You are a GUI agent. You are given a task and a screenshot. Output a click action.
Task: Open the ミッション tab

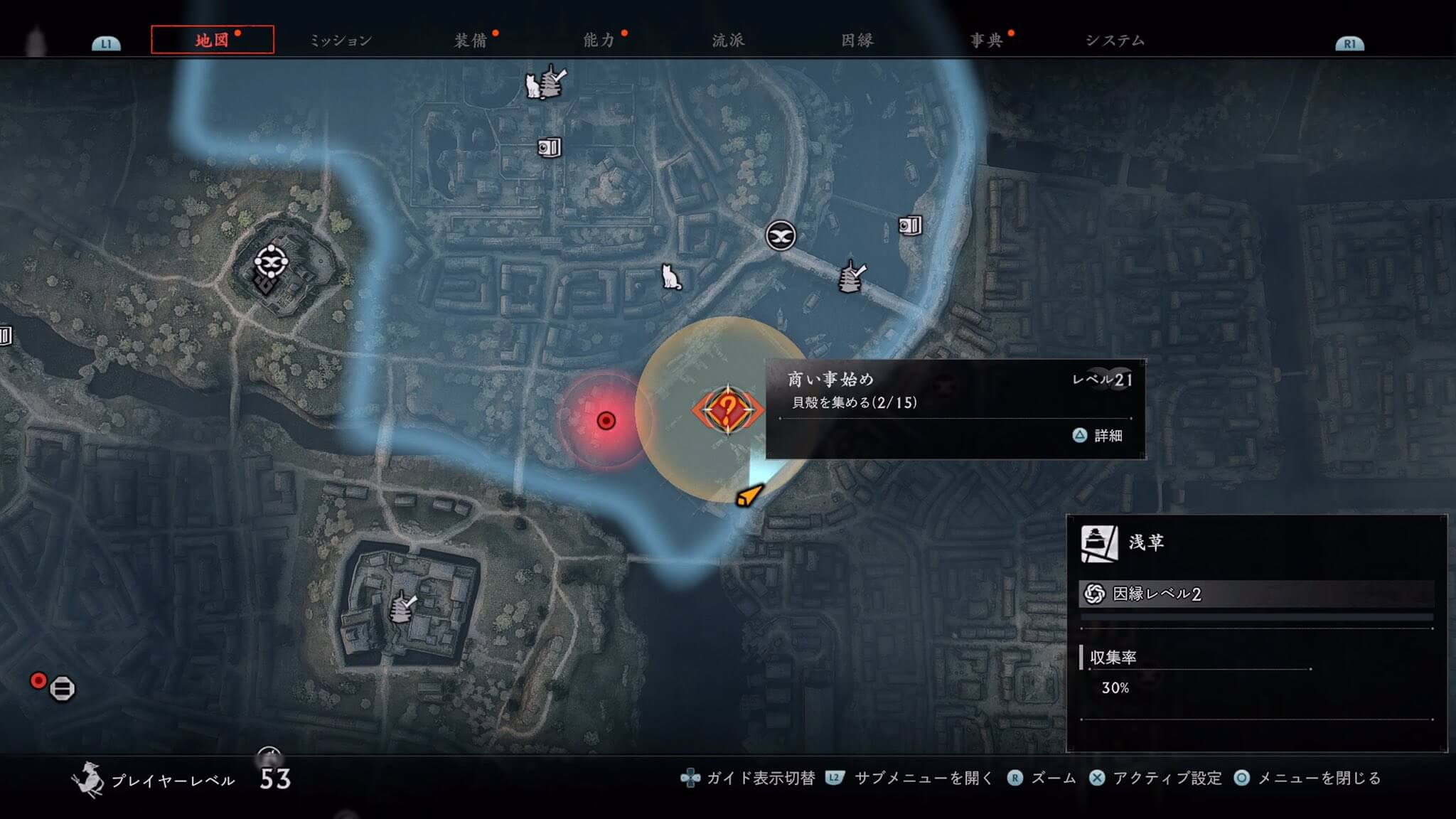click(341, 41)
